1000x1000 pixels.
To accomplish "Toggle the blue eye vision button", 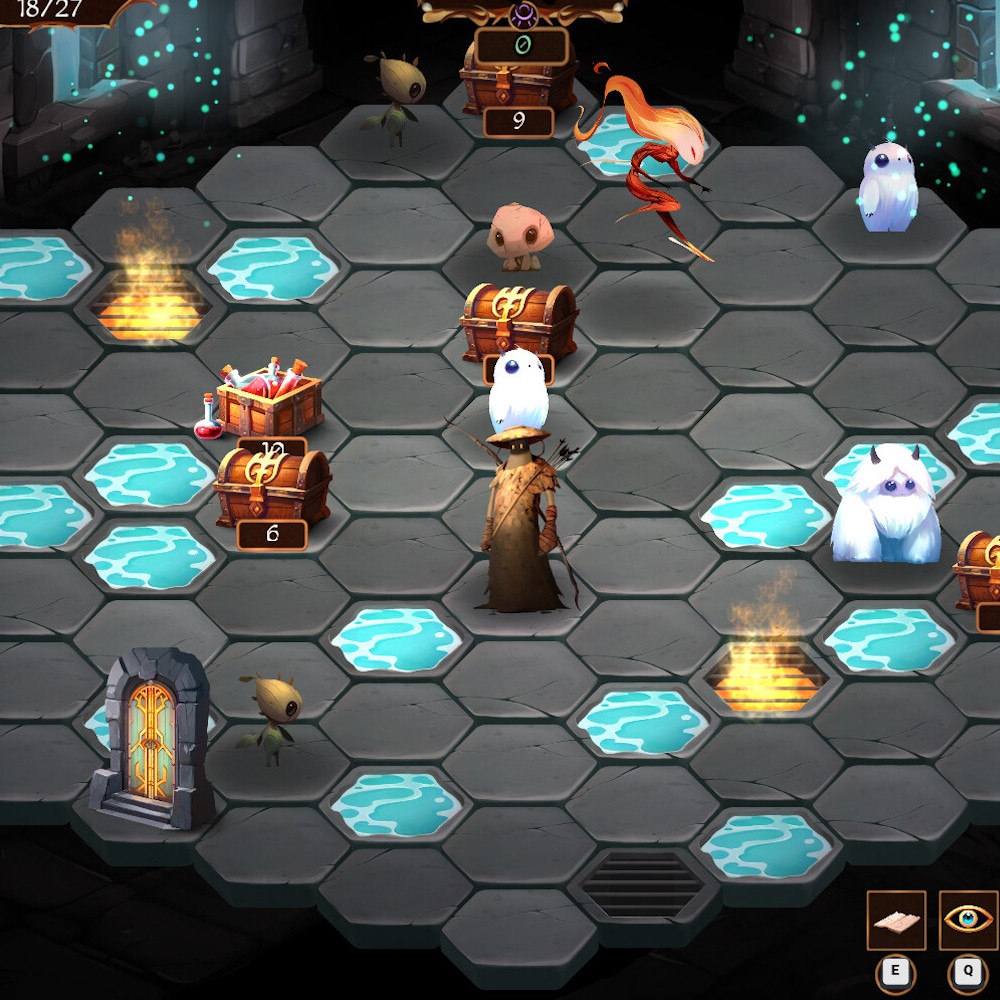I will [x=968, y=921].
